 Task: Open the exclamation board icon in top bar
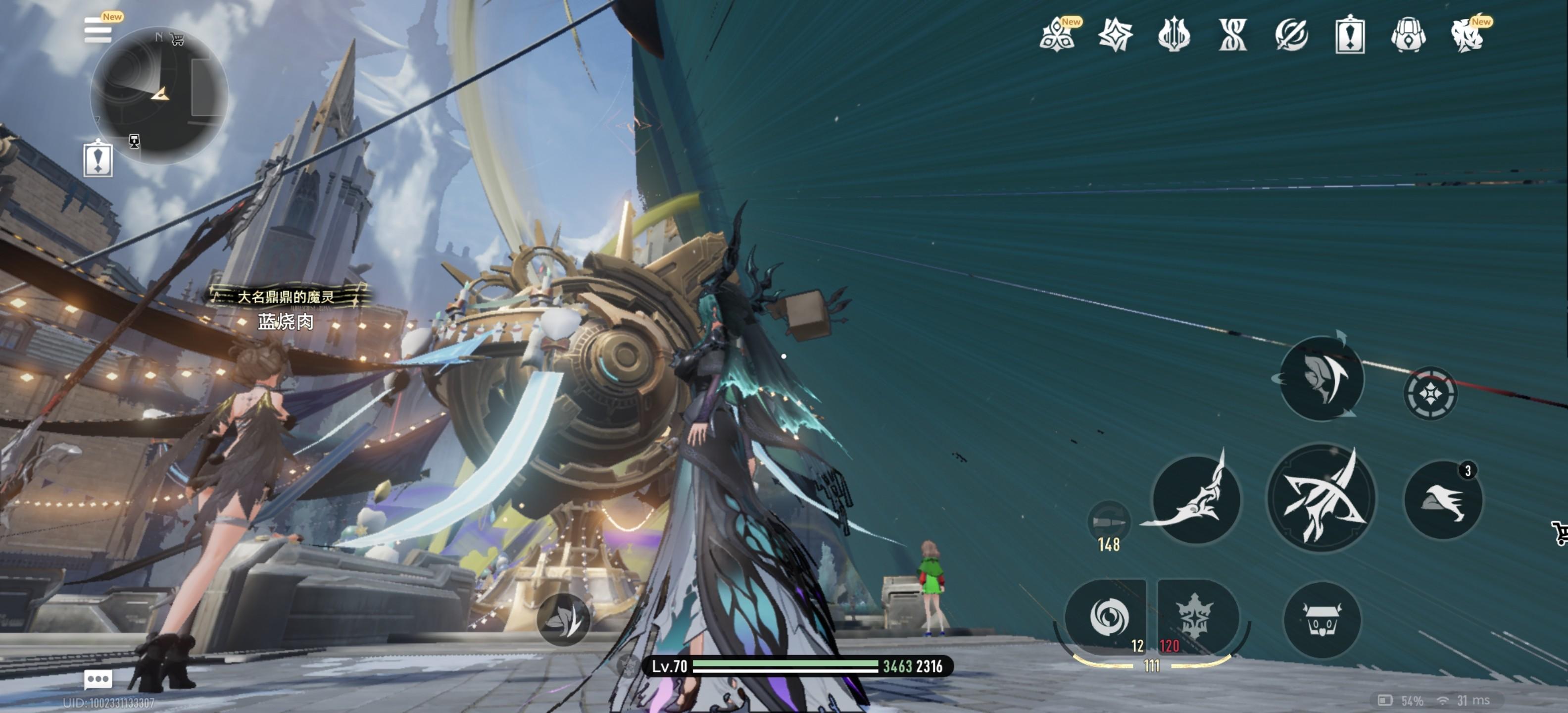[1349, 35]
